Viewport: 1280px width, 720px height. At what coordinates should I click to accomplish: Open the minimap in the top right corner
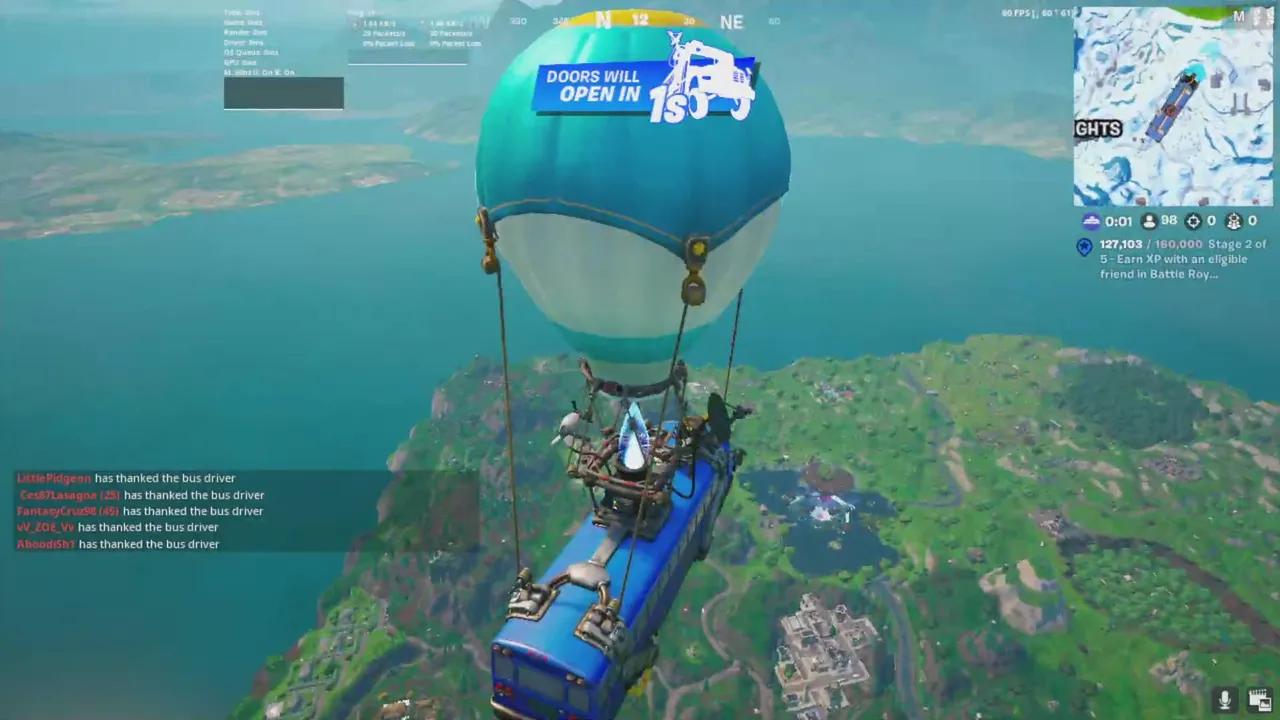tap(1173, 105)
